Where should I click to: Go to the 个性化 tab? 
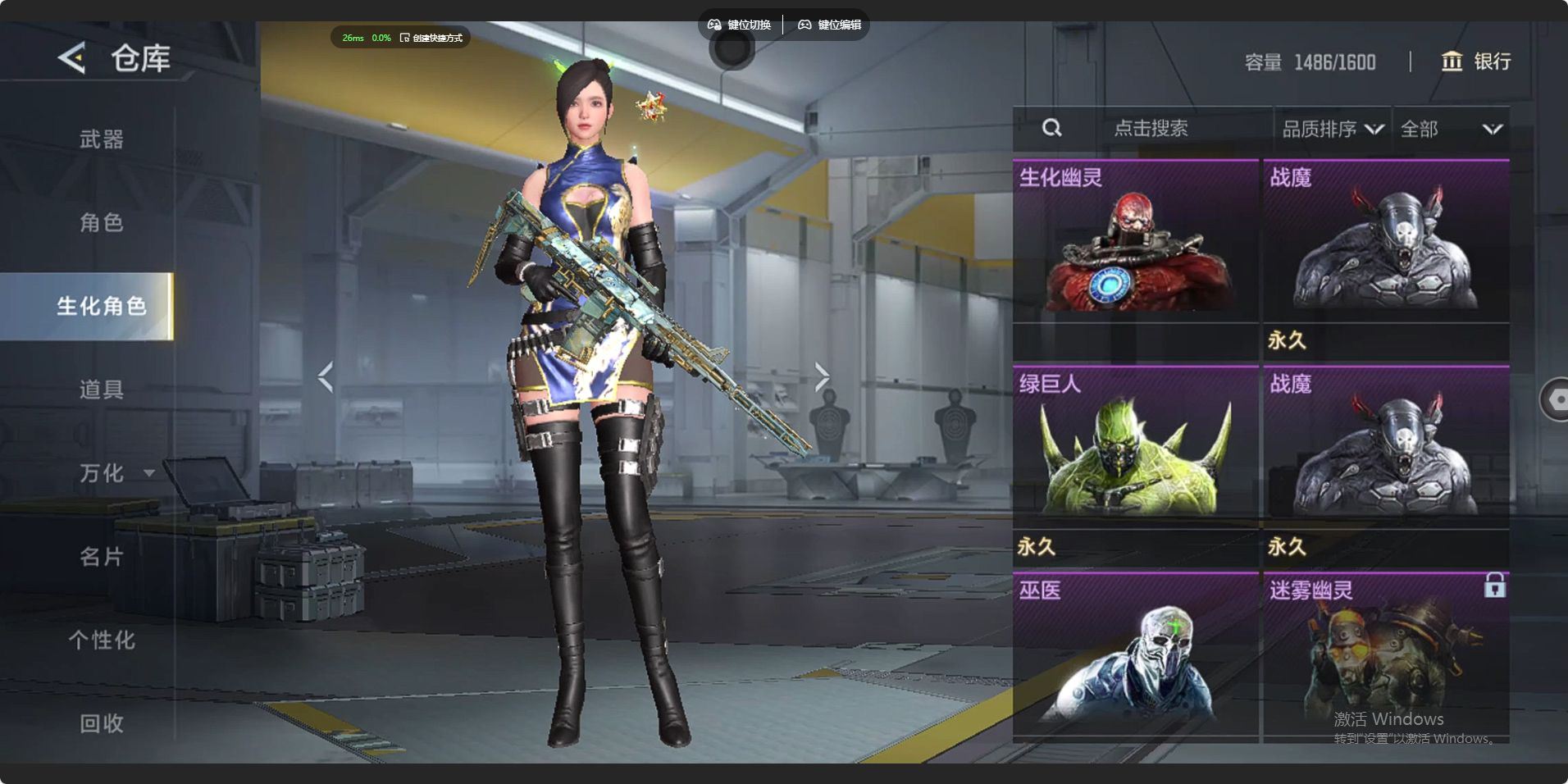101,640
